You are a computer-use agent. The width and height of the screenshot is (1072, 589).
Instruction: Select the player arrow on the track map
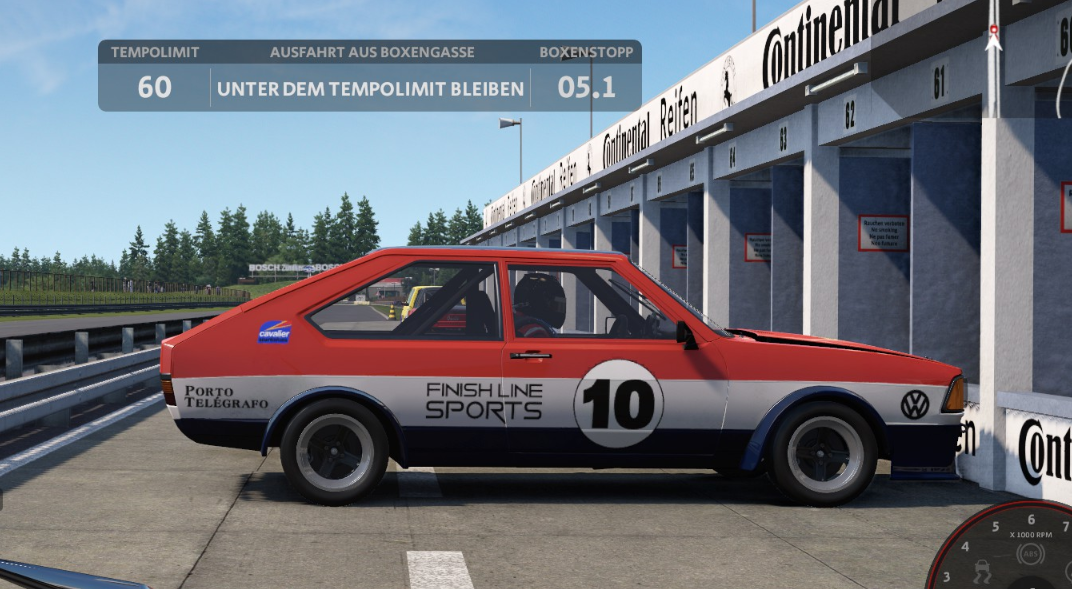pyautogui.click(x=993, y=43)
